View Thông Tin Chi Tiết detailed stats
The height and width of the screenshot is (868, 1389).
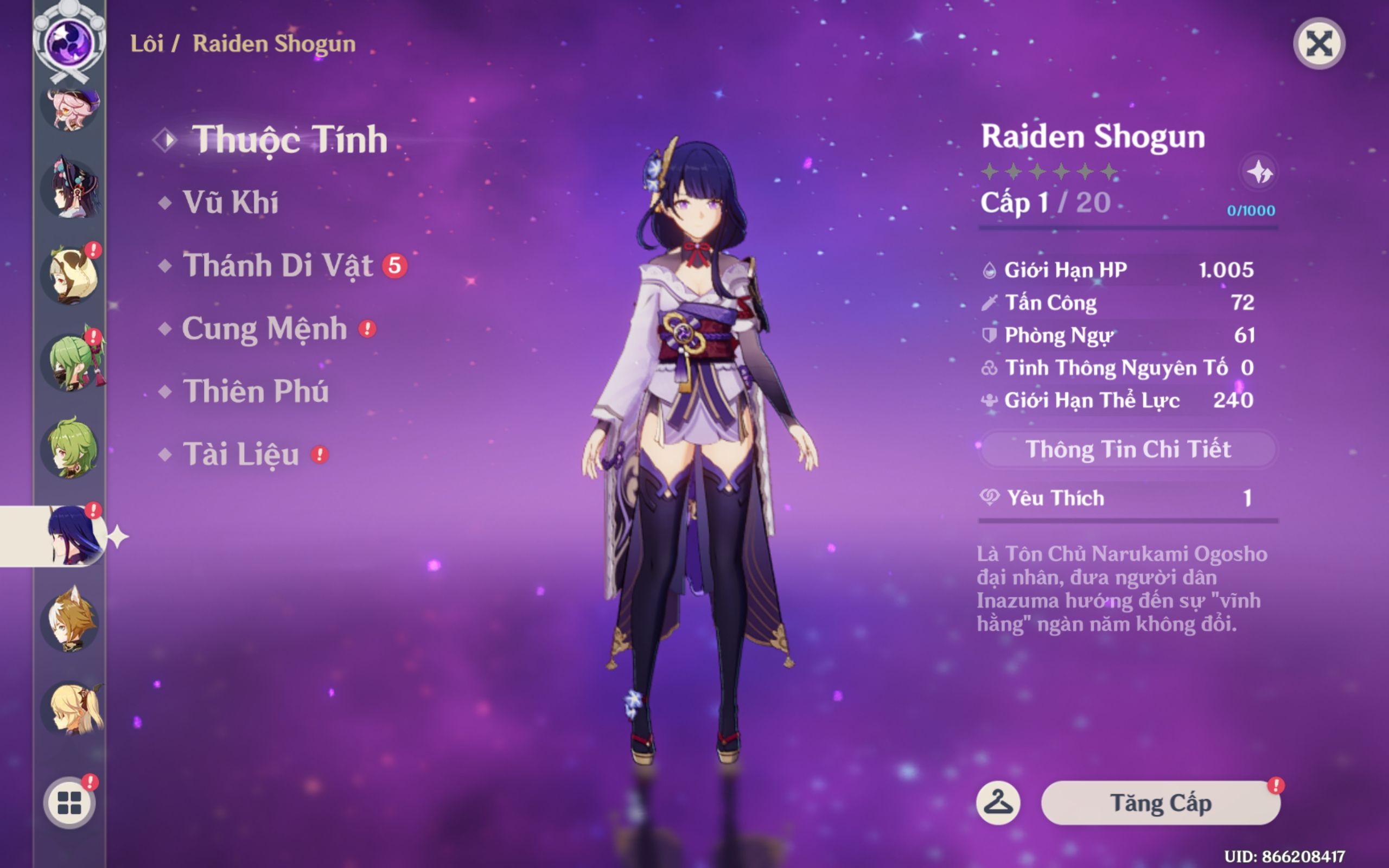(x=1128, y=450)
